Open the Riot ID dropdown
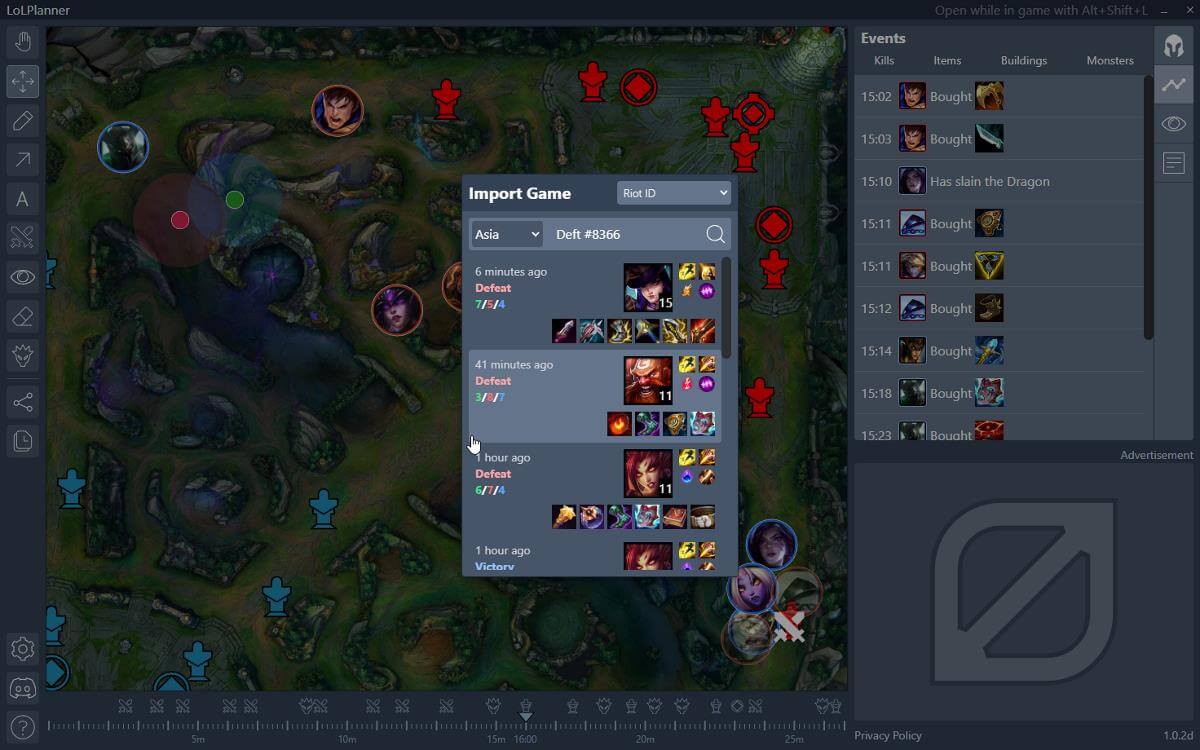Screen dimensions: 1200x750 point(674,193)
